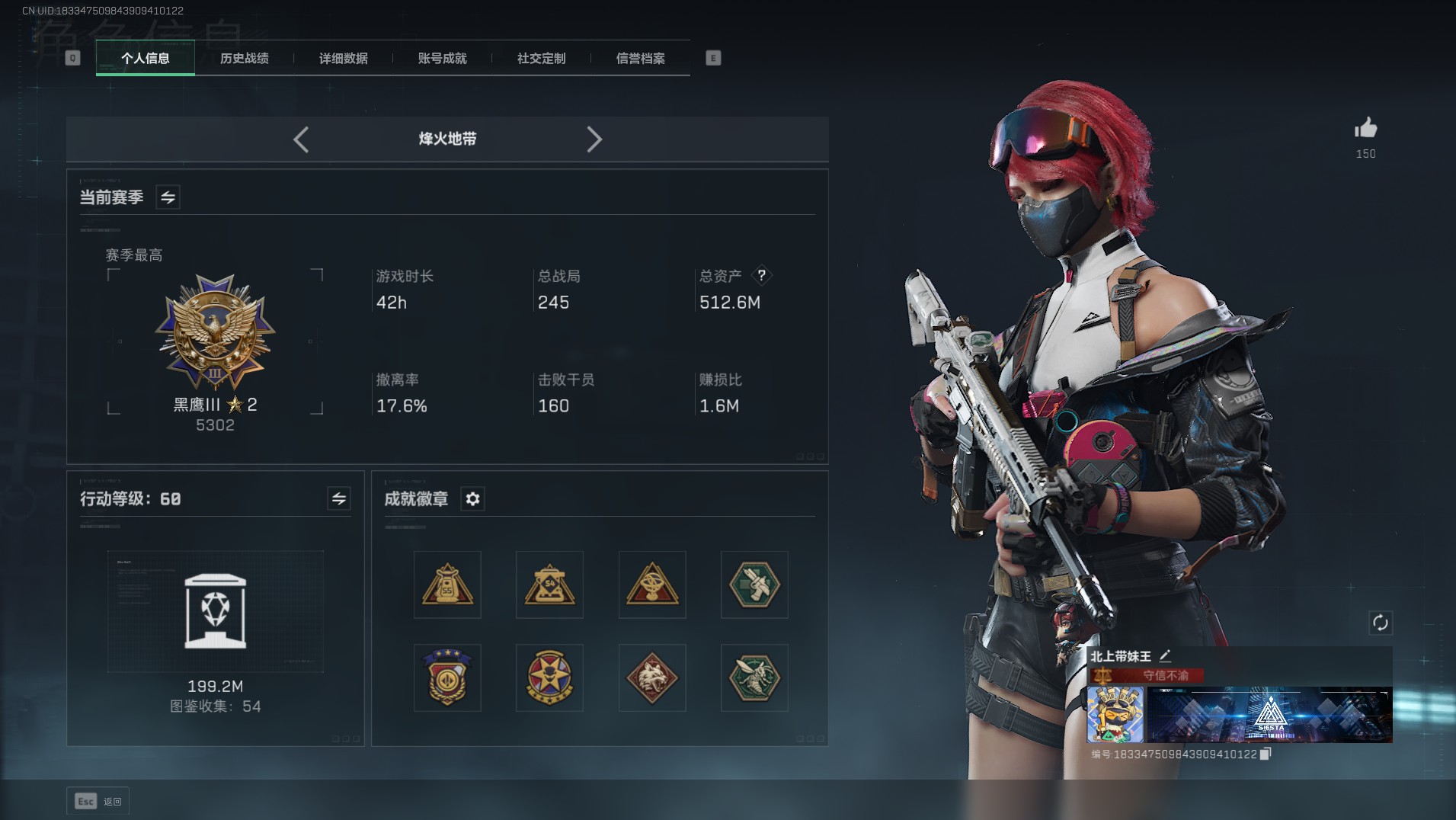Give a thumbs-up like to the profile
Image resolution: width=1456 pixels, height=820 pixels.
[1365, 129]
